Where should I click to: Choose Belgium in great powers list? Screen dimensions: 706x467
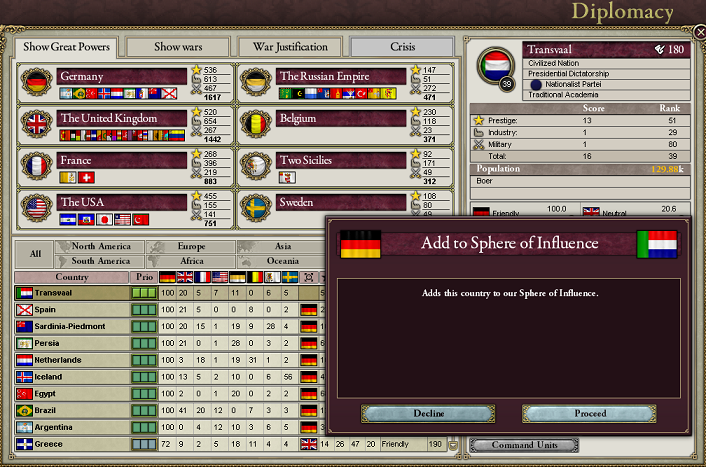[x=340, y=118]
